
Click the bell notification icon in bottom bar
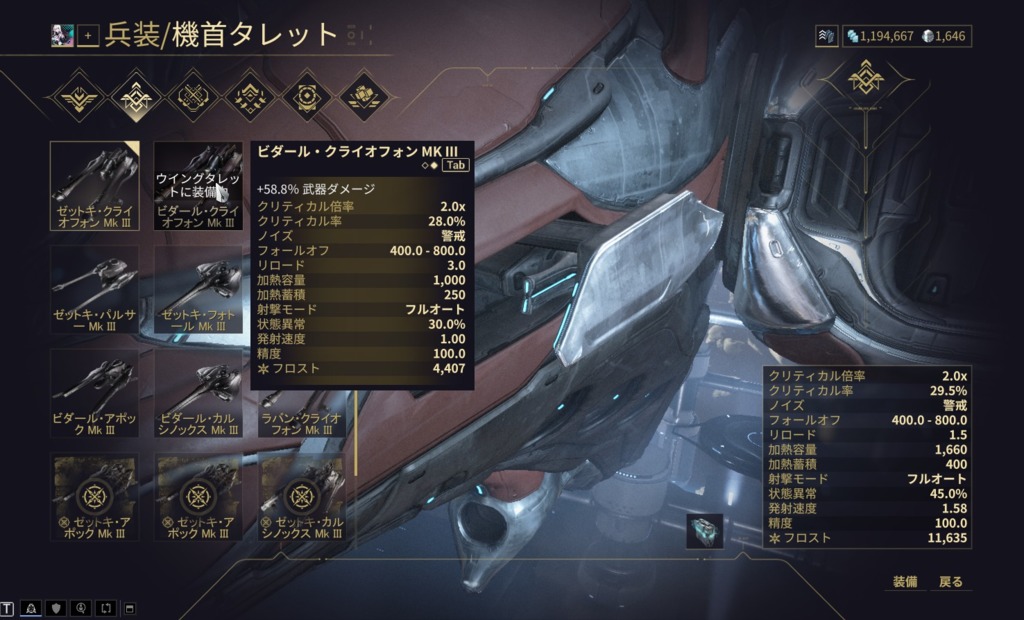(x=32, y=608)
